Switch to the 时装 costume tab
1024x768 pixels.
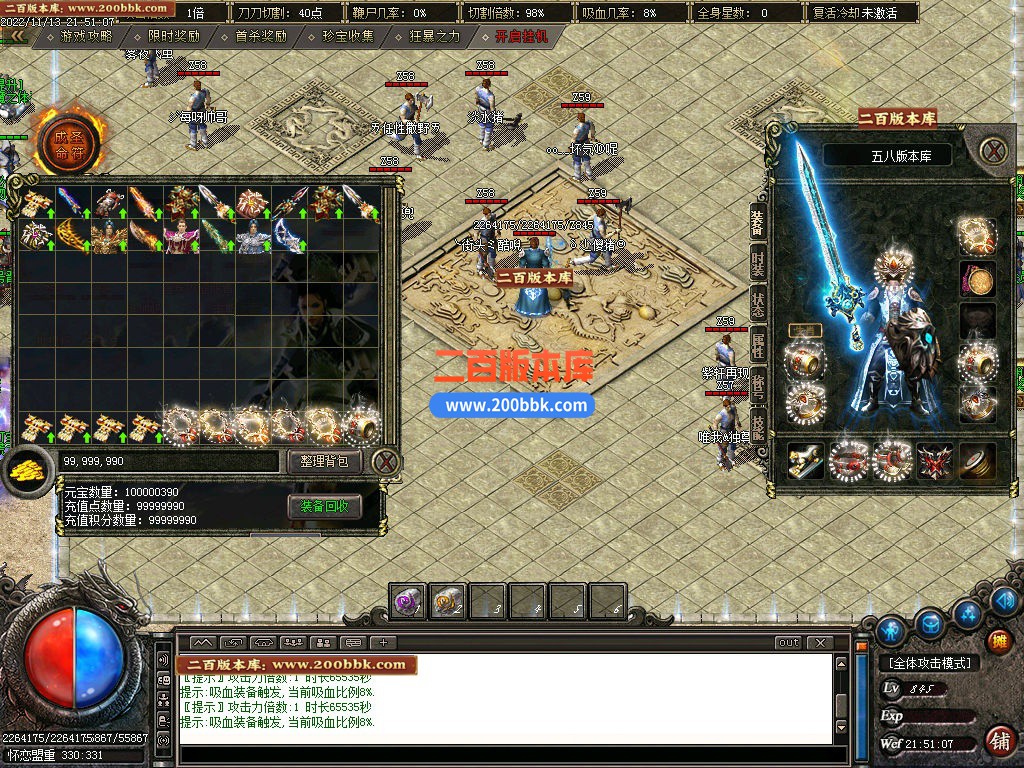tap(759, 265)
